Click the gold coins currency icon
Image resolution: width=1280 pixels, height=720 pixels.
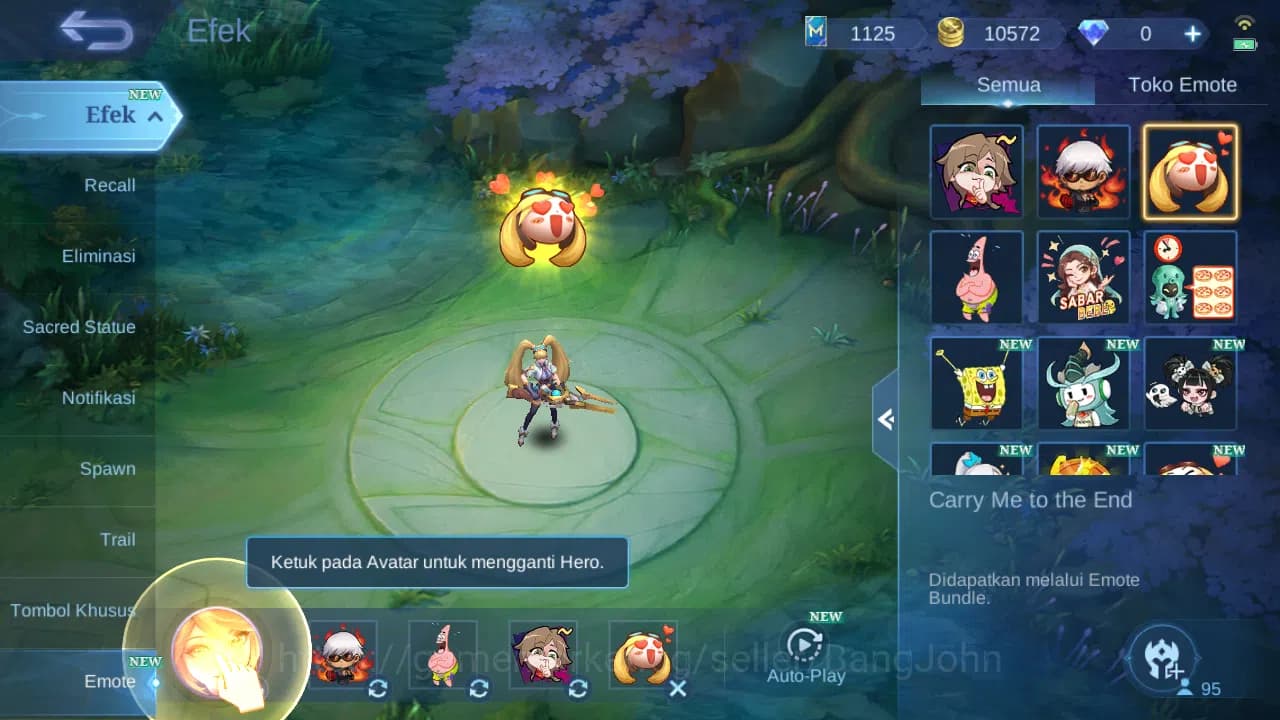point(951,33)
